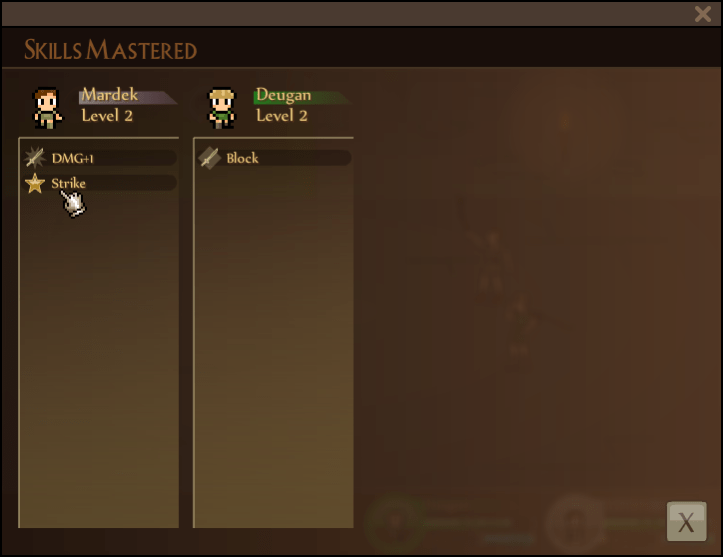Screen dimensions: 723x557
Task: Click the window close X in the top bar
Action: click(x=703, y=14)
